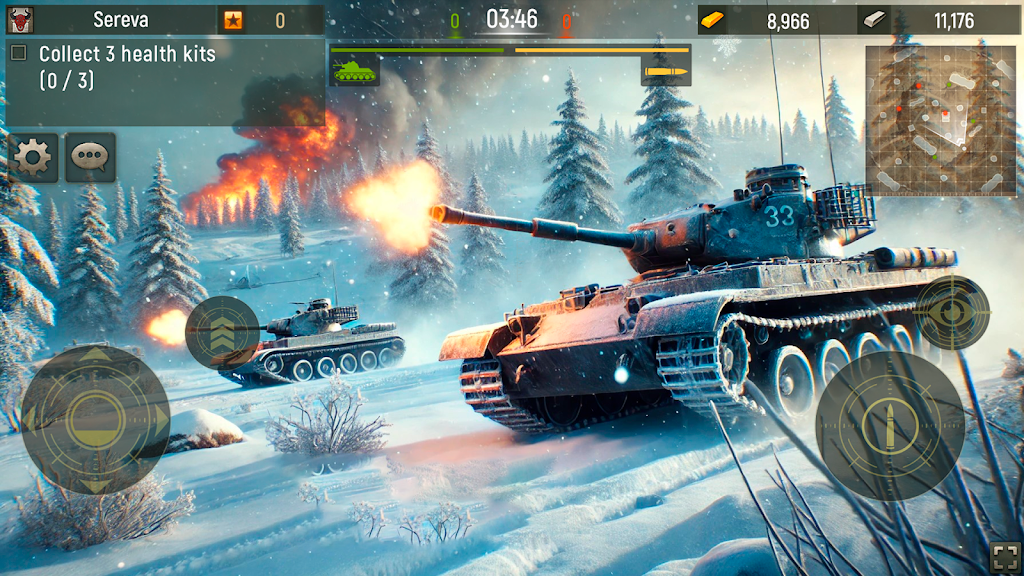Activate the crosshair aim button
1024x576 pixels.
point(951,312)
